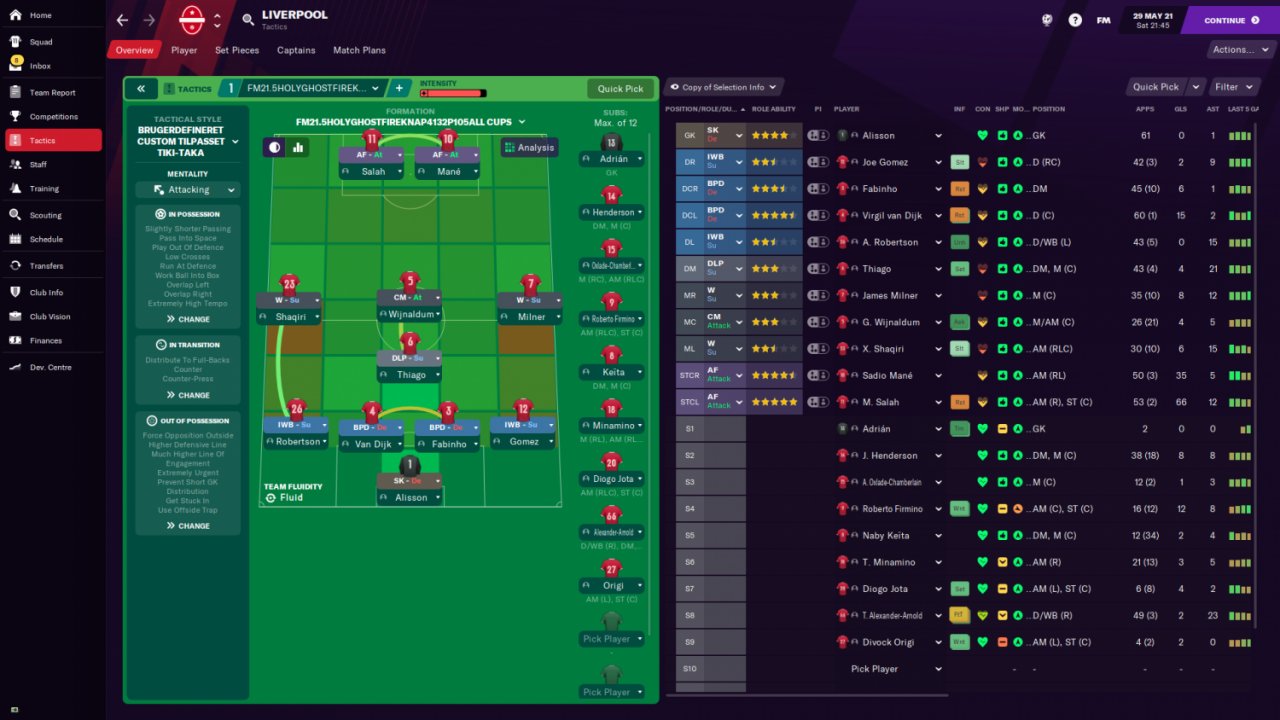The height and width of the screenshot is (720, 1280).
Task: Open the Copy of Selection Info view dropdown
Action: tap(723, 87)
